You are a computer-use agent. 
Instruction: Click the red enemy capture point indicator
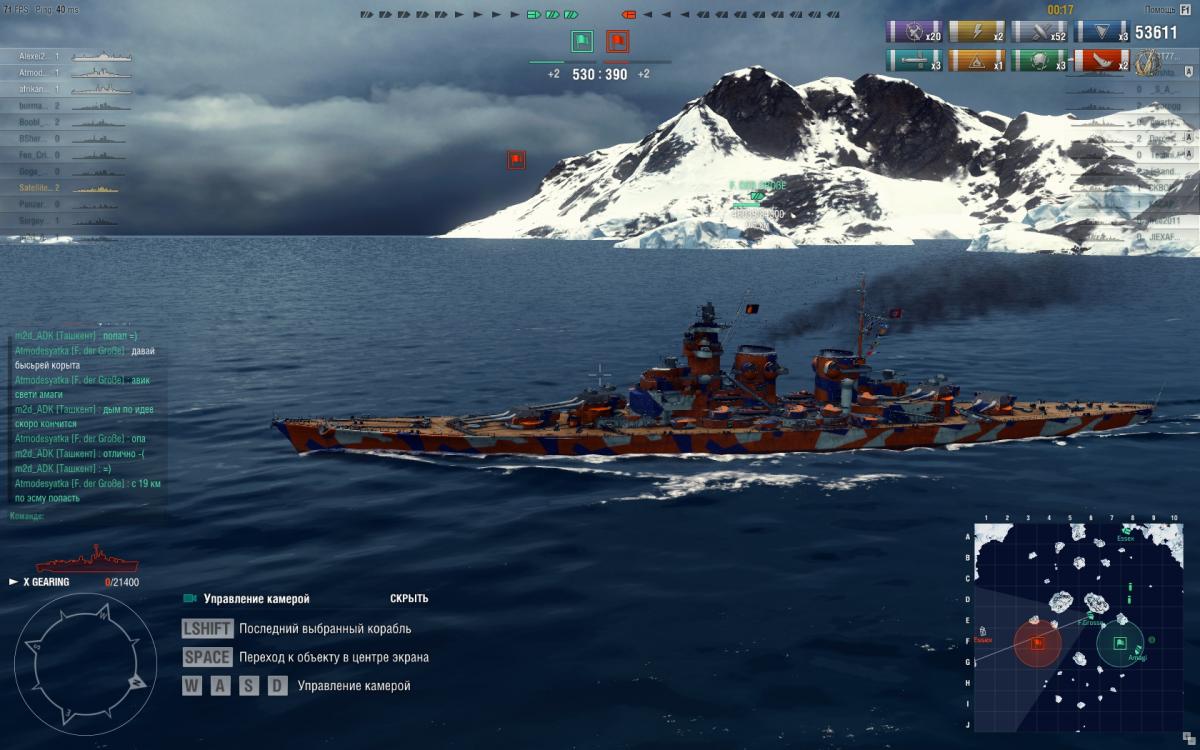pos(617,42)
